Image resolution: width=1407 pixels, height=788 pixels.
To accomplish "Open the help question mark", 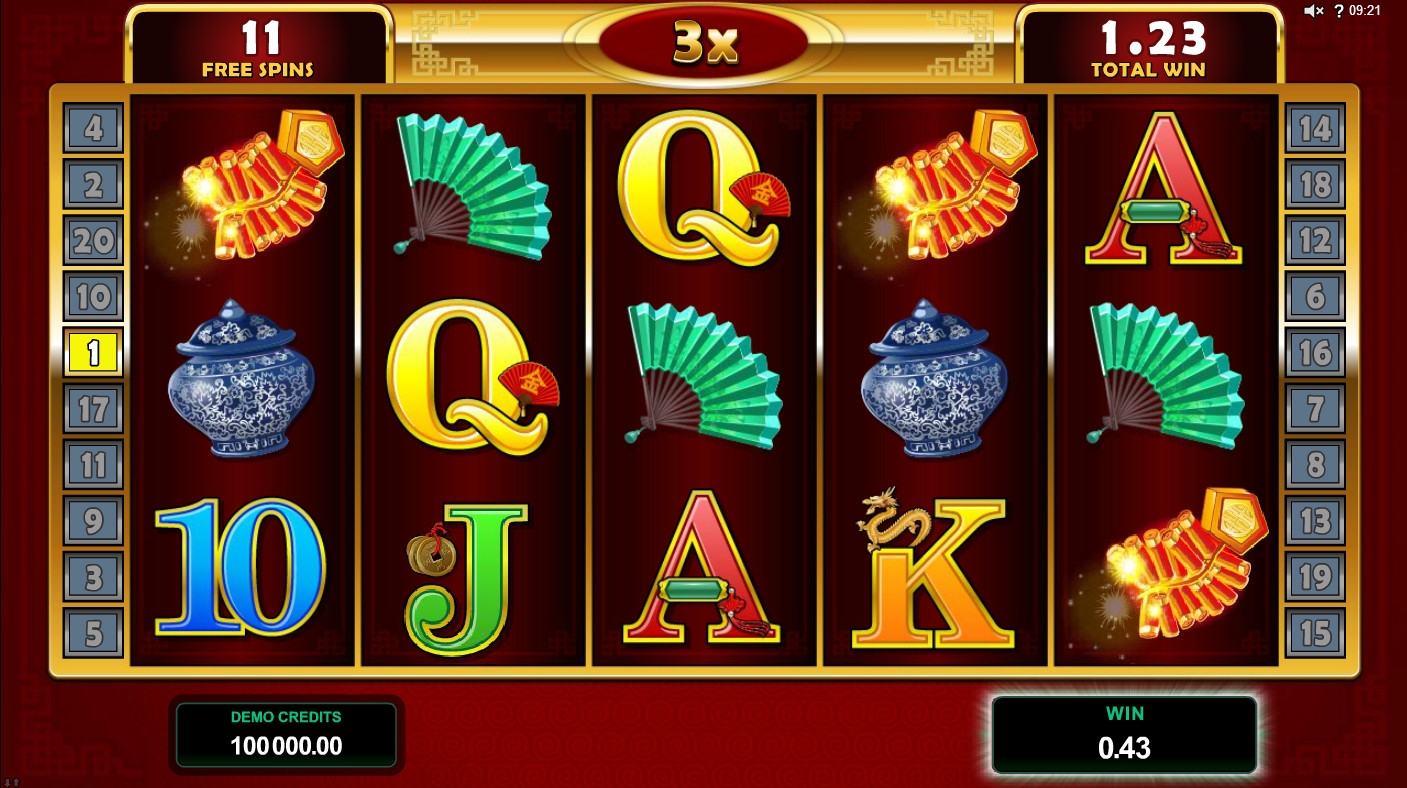I will coord(1339,11).
